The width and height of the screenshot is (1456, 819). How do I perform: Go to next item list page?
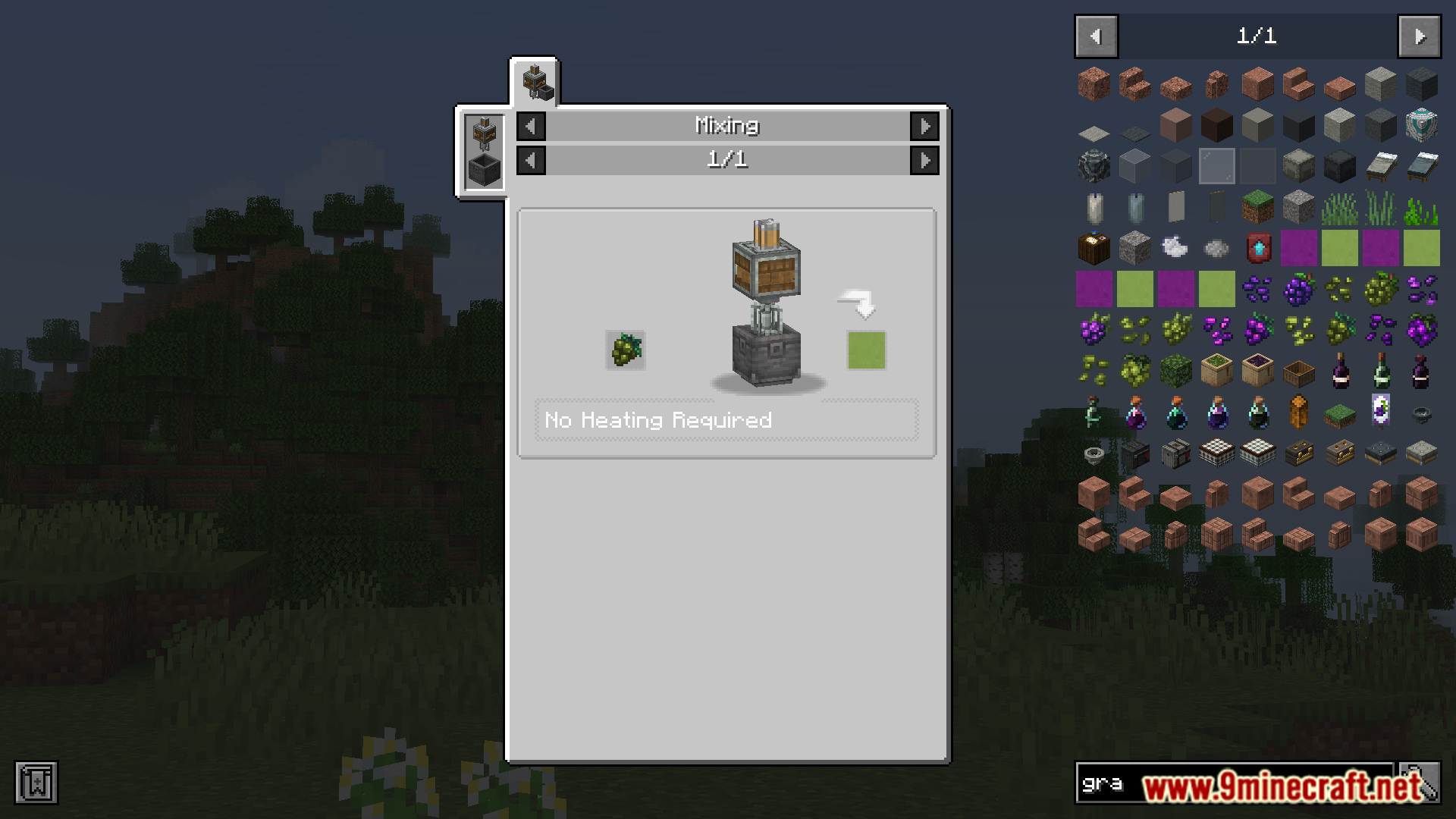click(1419, 36)
